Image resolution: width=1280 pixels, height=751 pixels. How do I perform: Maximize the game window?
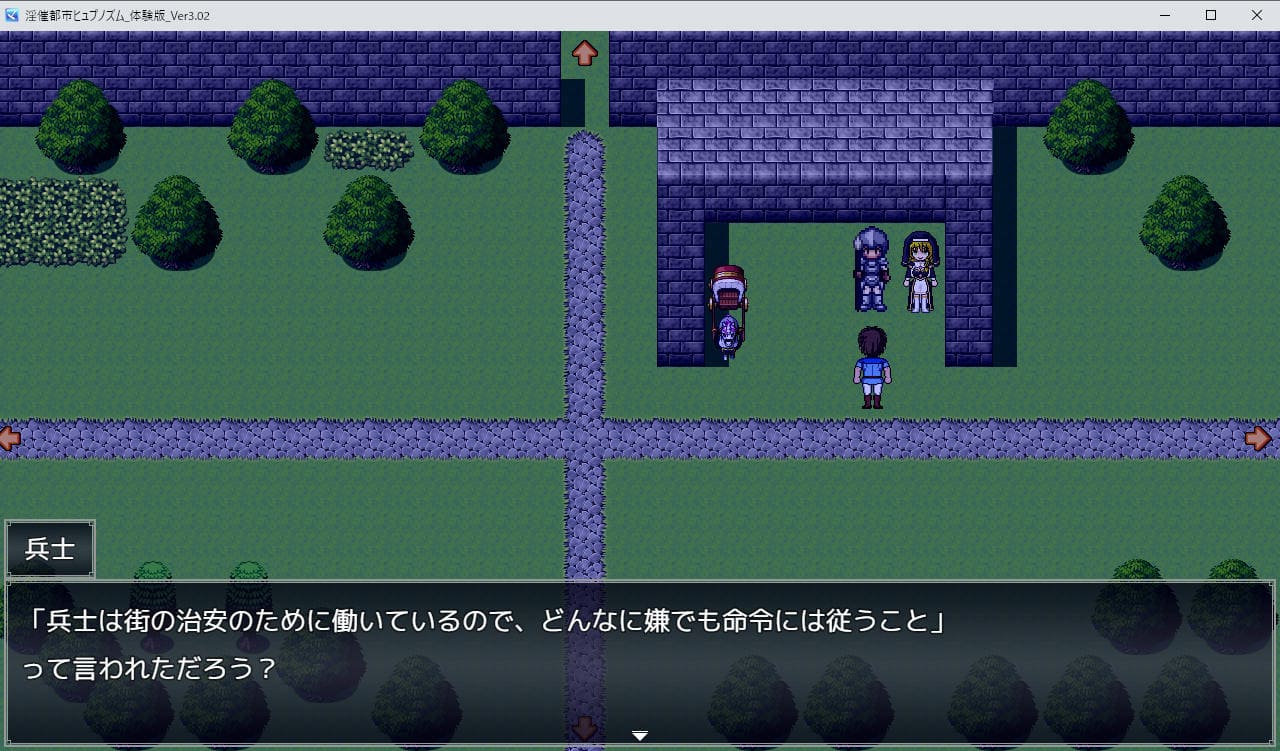1211,15
